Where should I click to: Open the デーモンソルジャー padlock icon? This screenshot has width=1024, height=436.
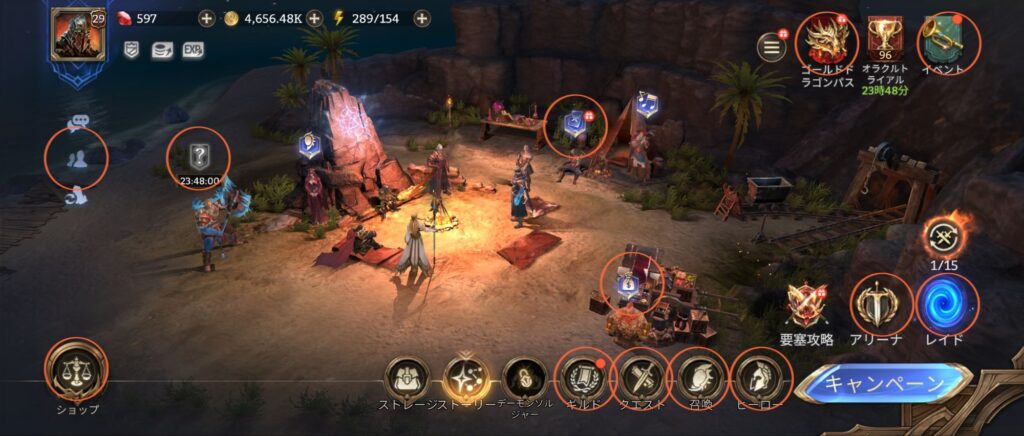[525, 377]
